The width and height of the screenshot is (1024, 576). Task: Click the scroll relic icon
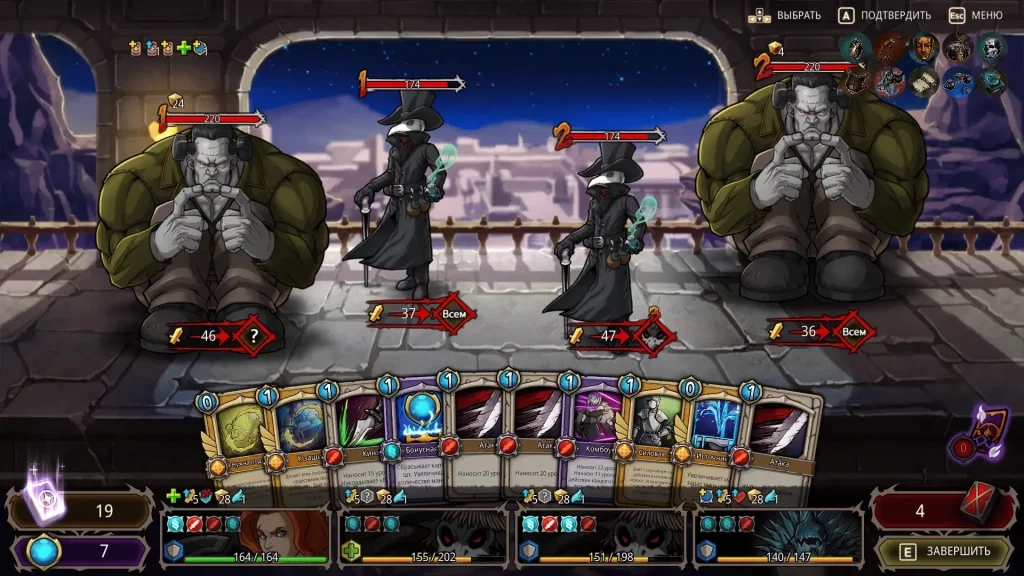pos(925,82)
